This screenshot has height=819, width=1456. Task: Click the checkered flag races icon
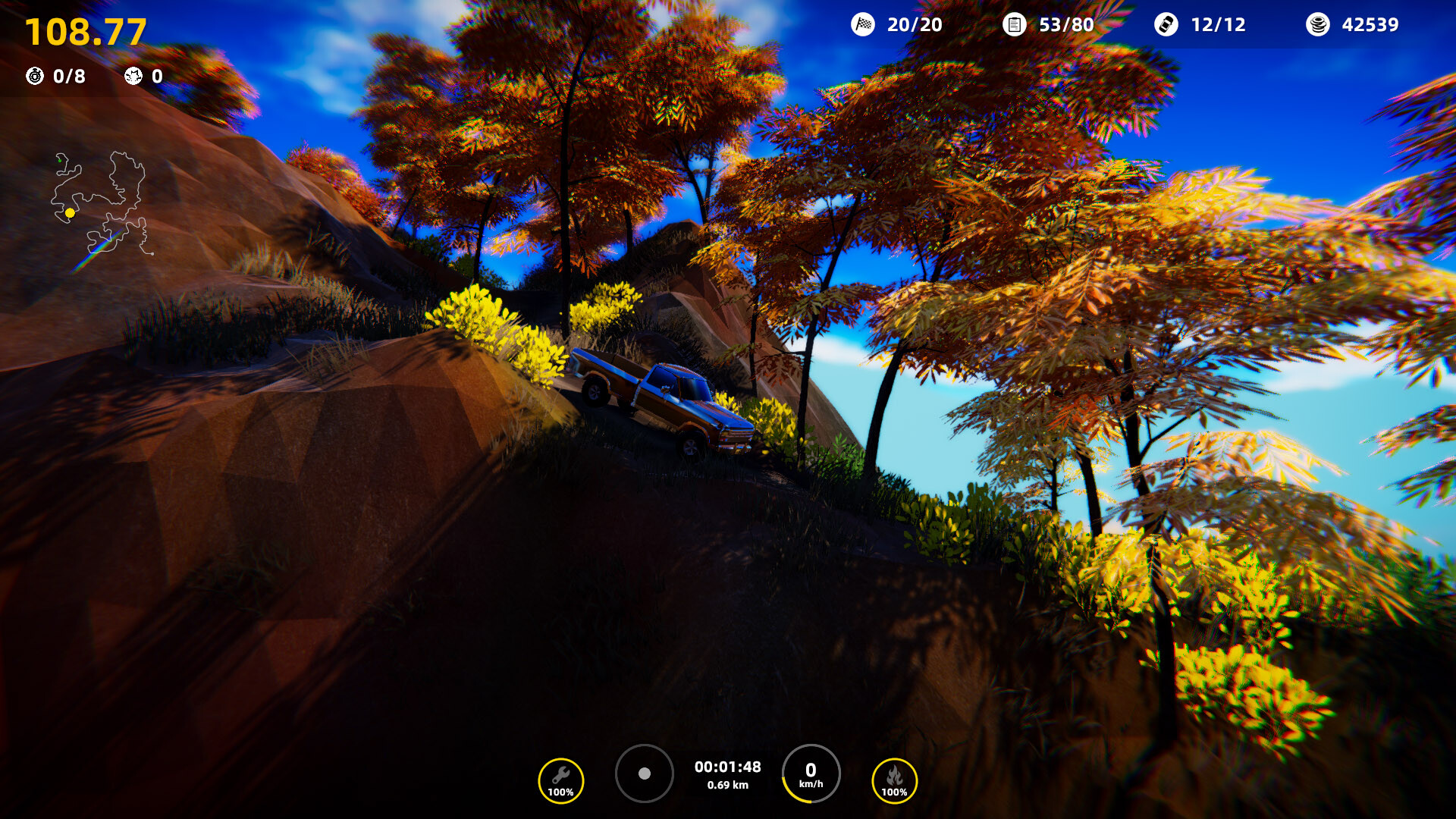[863, 24]
